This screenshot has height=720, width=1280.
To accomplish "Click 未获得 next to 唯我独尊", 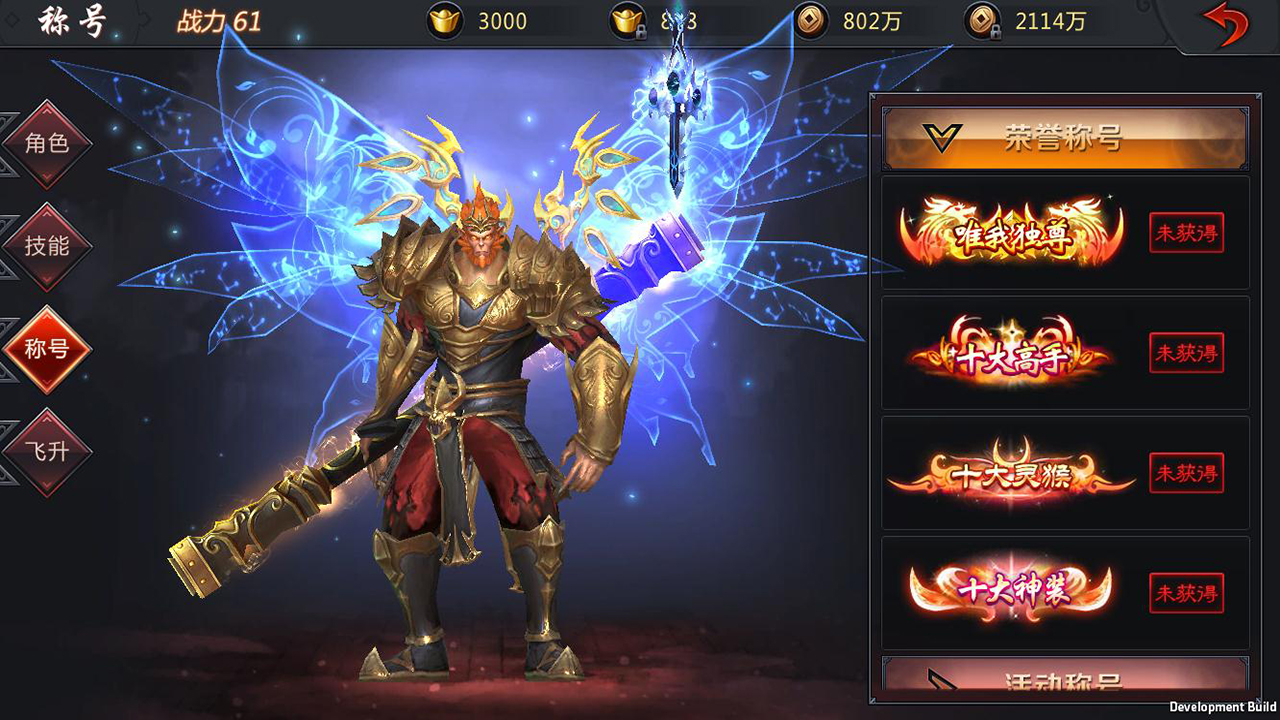I will pyautogui.click(x=1186, y=233).
